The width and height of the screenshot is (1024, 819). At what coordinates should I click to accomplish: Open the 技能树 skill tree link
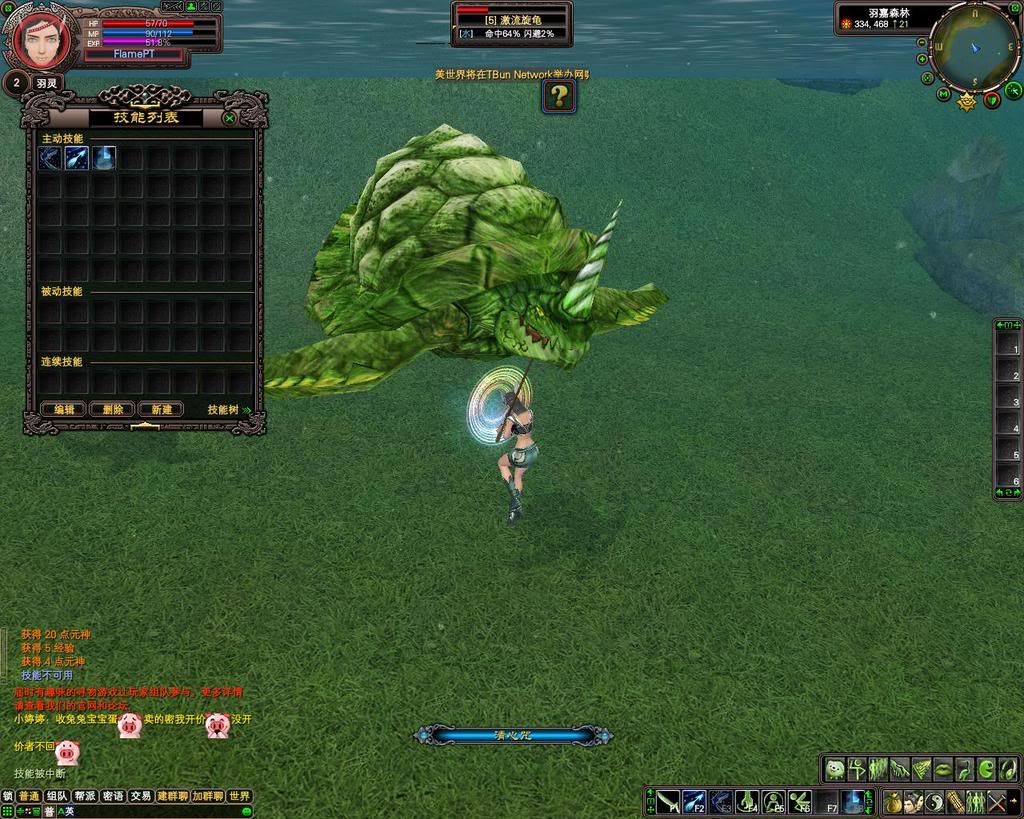[228, 409]
